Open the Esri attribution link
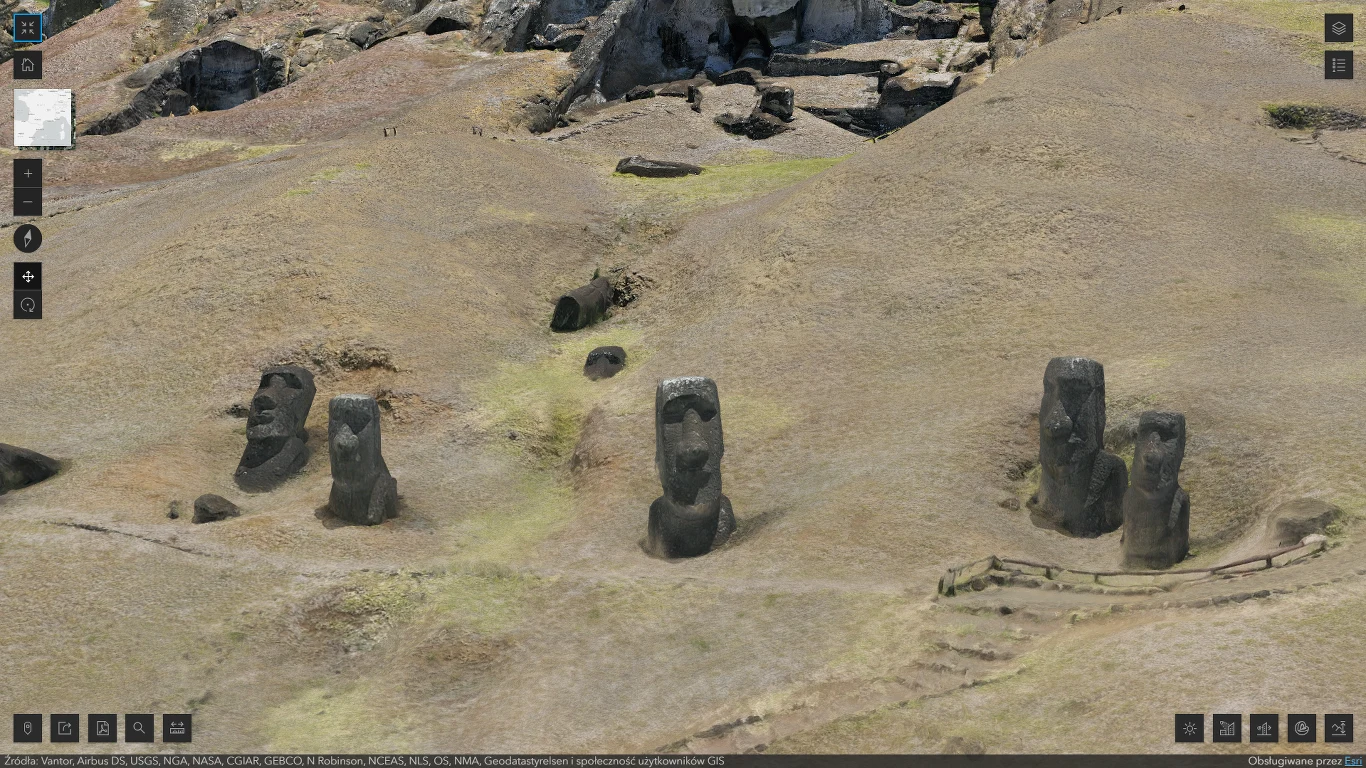Viewport: 1366px width, 768px height. point(1353,761)
